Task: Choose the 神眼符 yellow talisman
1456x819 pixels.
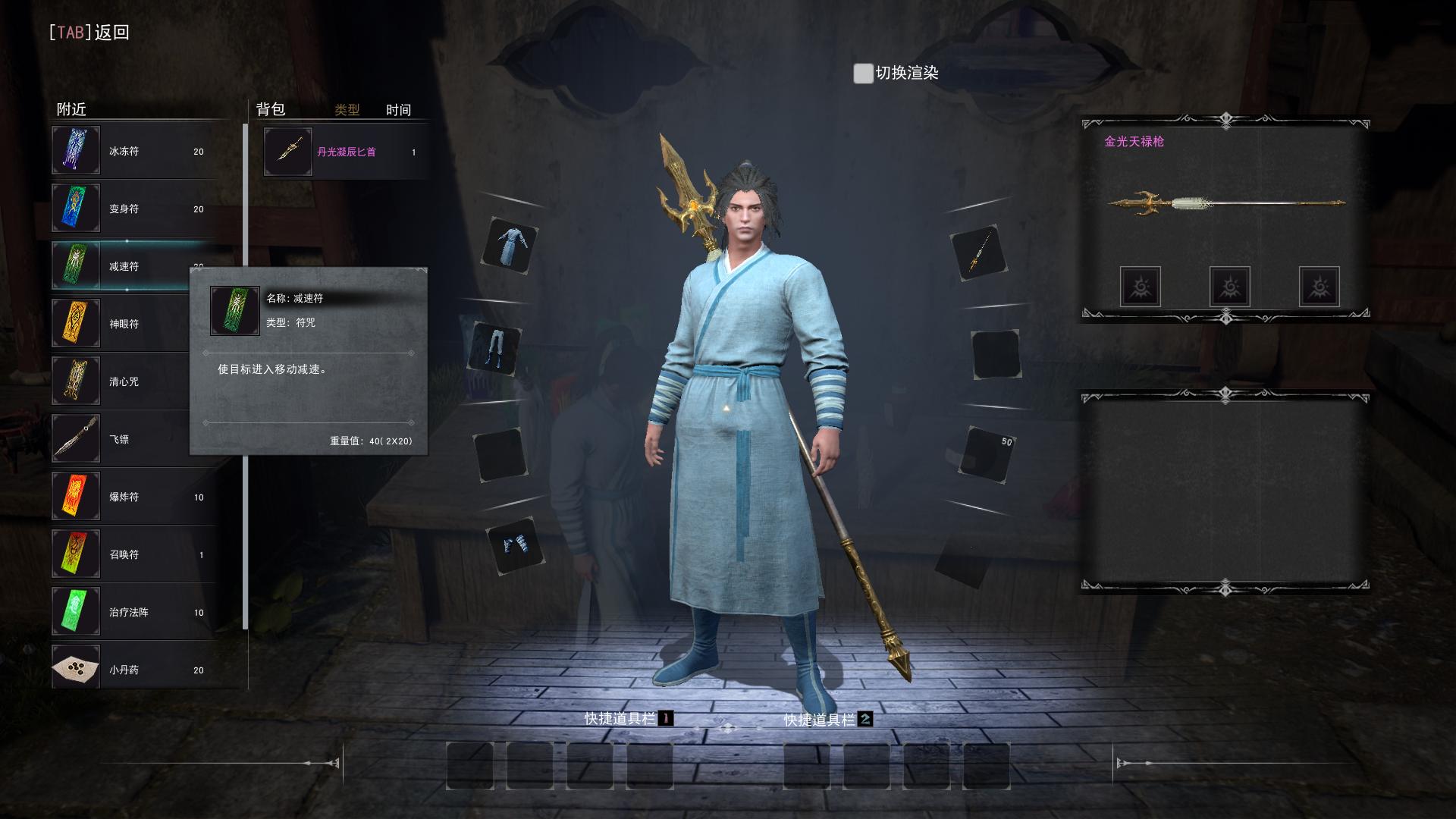Action: tap(121, 324)
